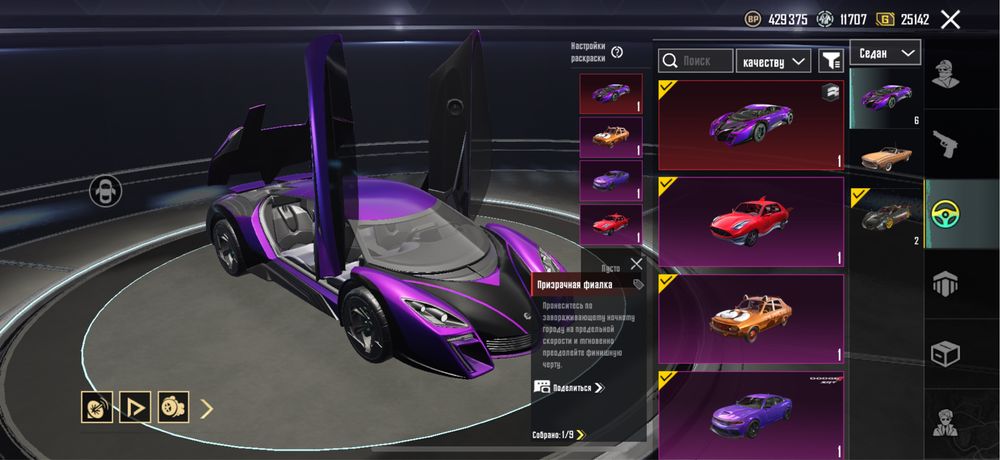Expand the Седан vehicle type dropdown

(886, 52)
